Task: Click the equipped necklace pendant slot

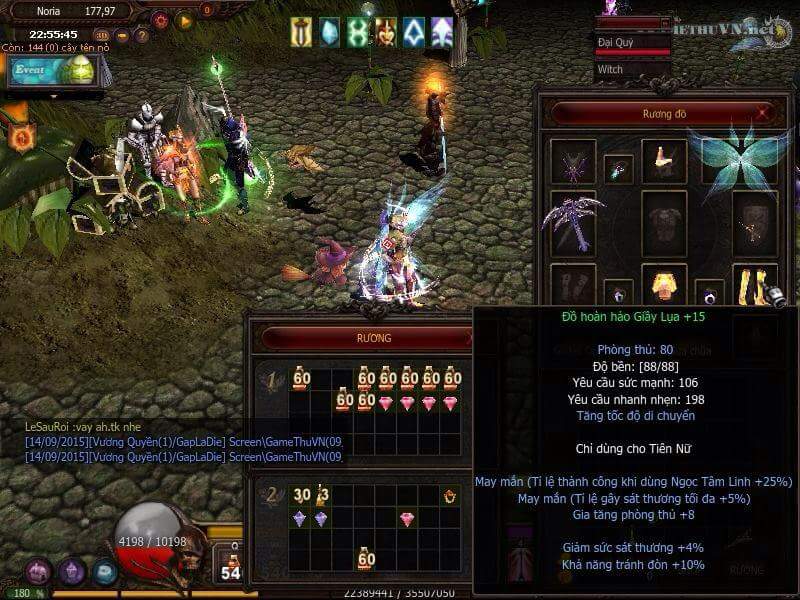Action: click(618, 169)
